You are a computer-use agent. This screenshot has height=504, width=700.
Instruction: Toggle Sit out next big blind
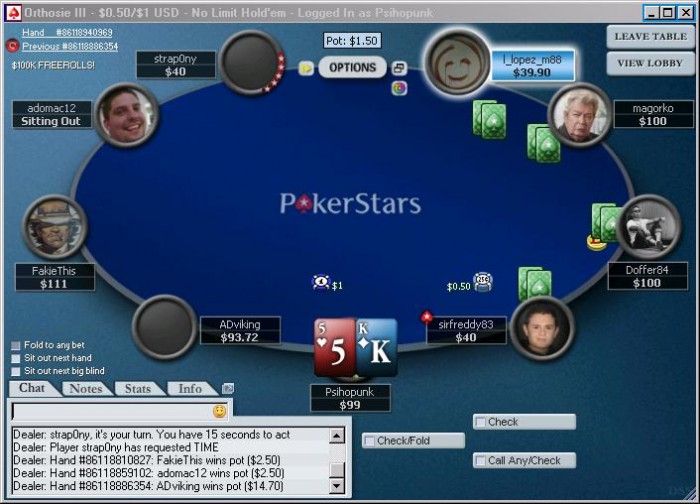coord(15,370)
